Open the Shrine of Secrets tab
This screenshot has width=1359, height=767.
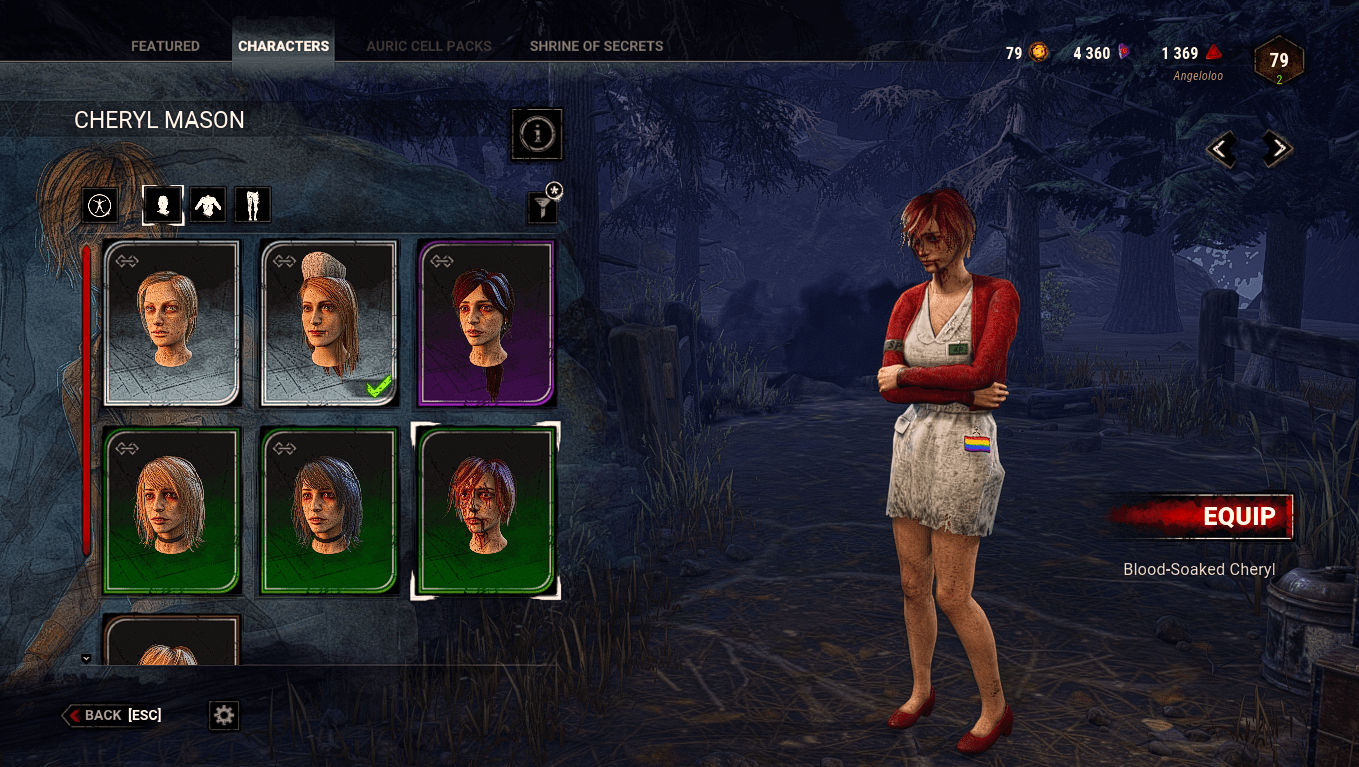(596, 46)
